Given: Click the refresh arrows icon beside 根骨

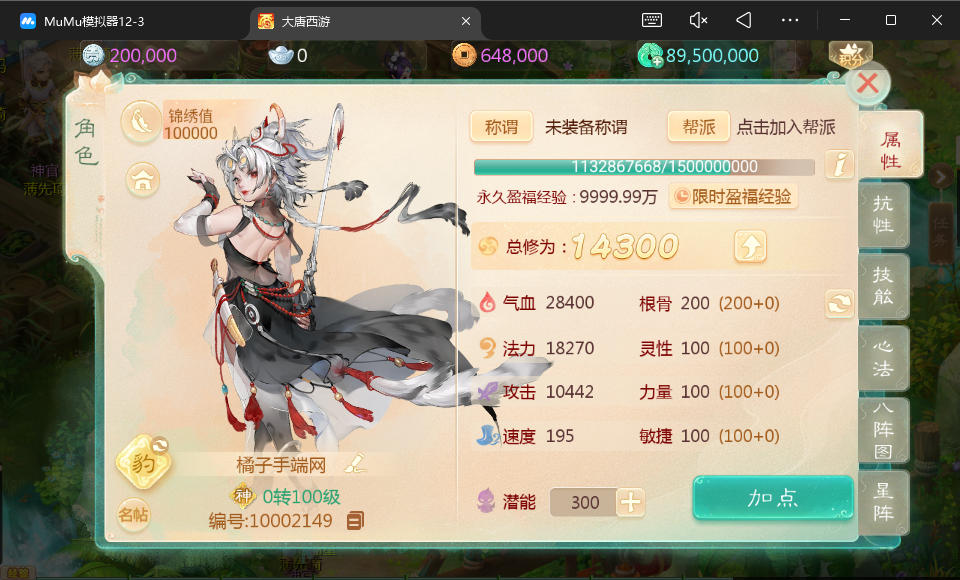Looking at the screenshot, I should pos(840,304).
